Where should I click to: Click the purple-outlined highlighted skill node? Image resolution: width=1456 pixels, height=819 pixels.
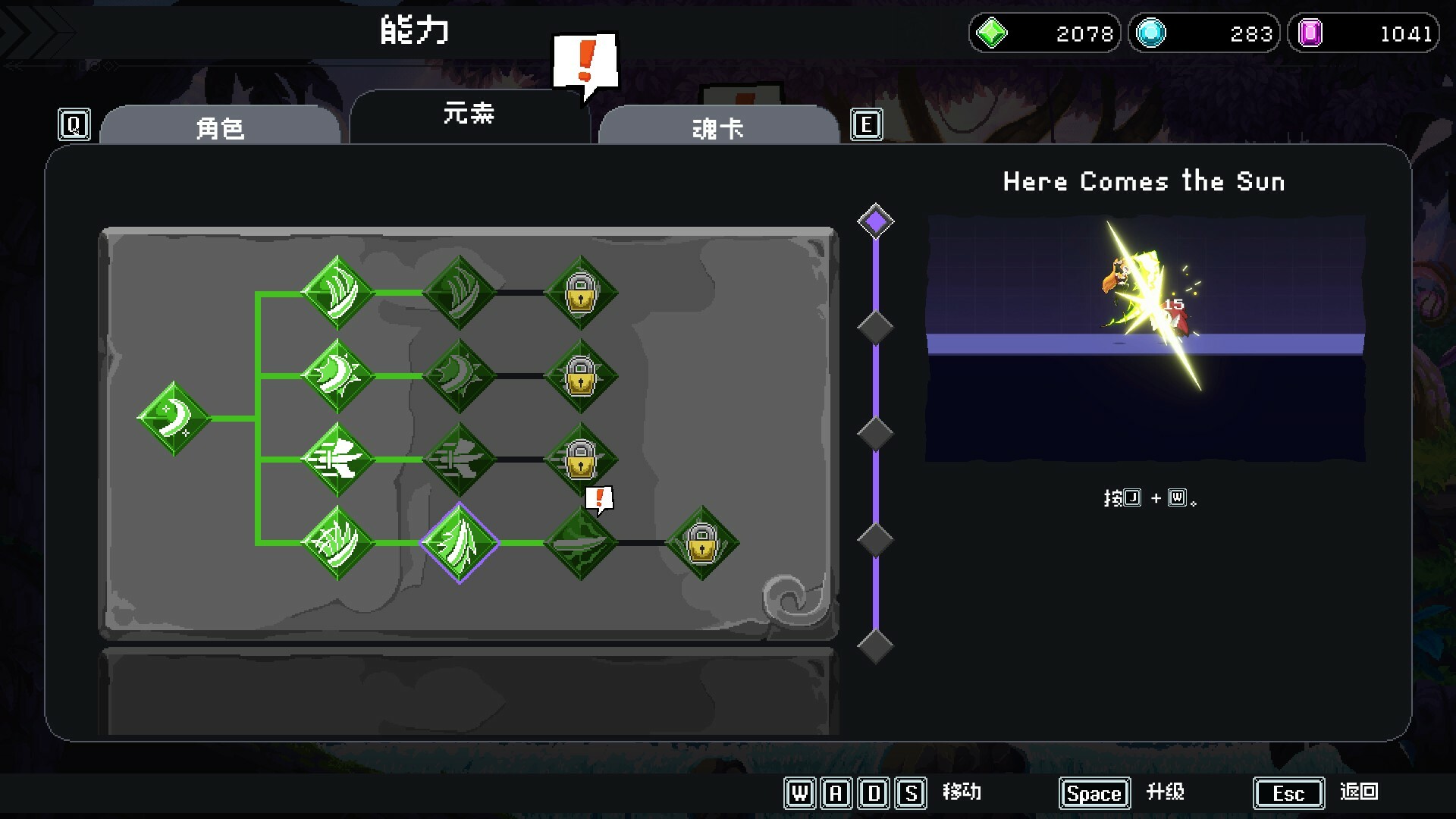pos(459,543)
